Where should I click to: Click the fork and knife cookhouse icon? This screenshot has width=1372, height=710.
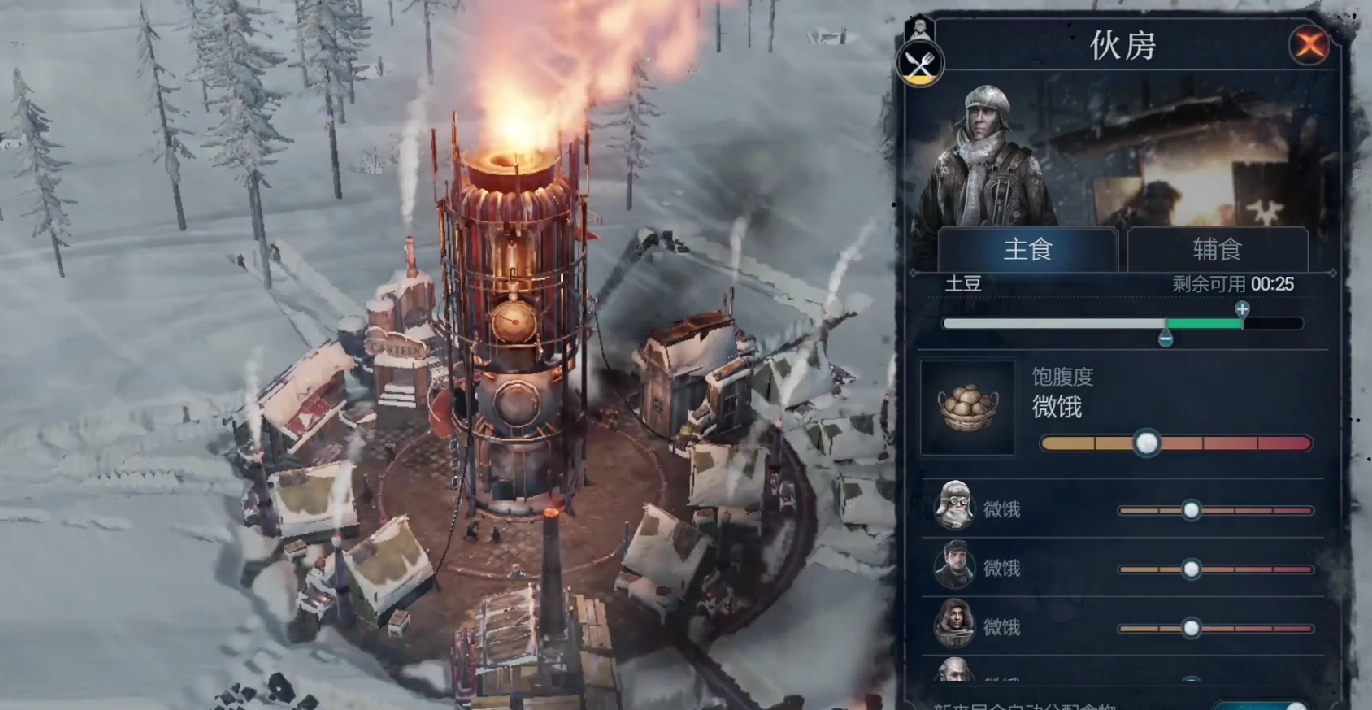pos(920,65)
